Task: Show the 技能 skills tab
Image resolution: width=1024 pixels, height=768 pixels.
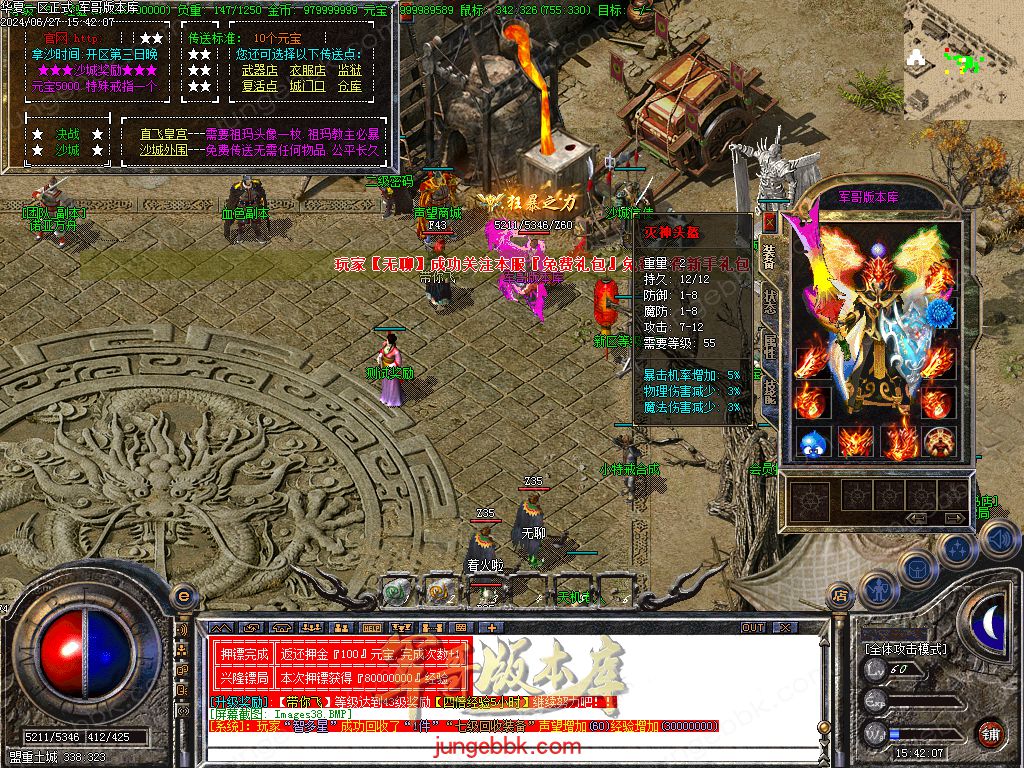Action: click(769, 392)
